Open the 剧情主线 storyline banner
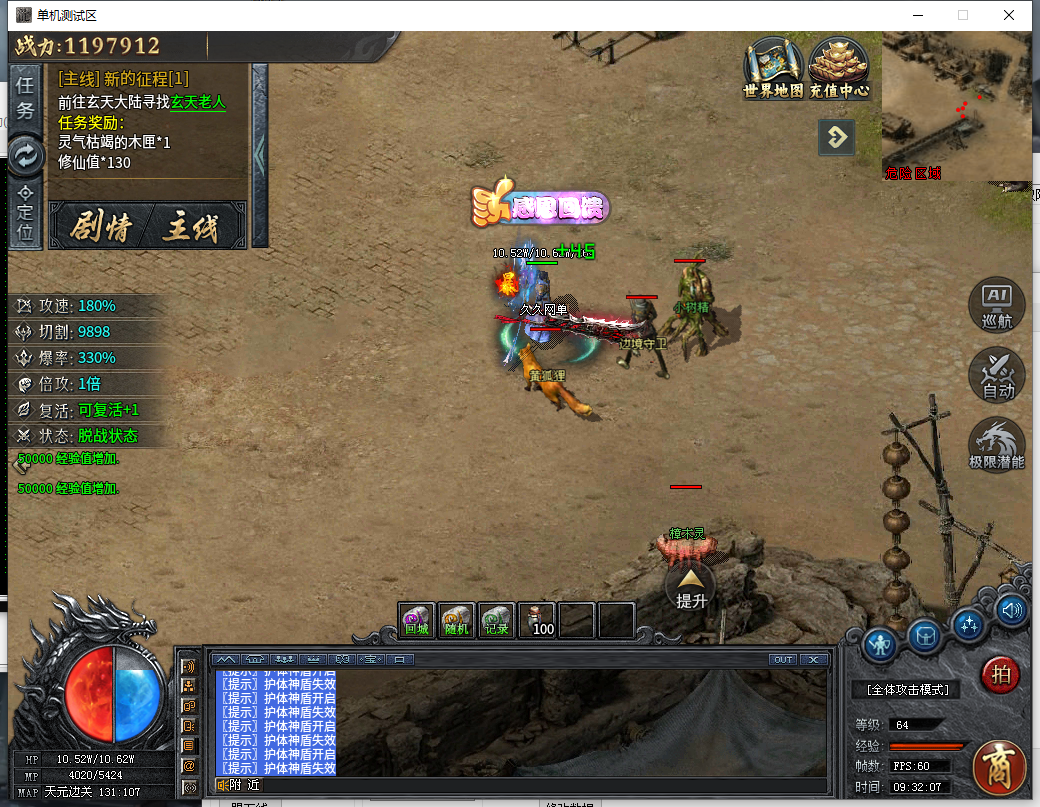This screenshot has width=1040, height=807. click(x=147, y=228)
